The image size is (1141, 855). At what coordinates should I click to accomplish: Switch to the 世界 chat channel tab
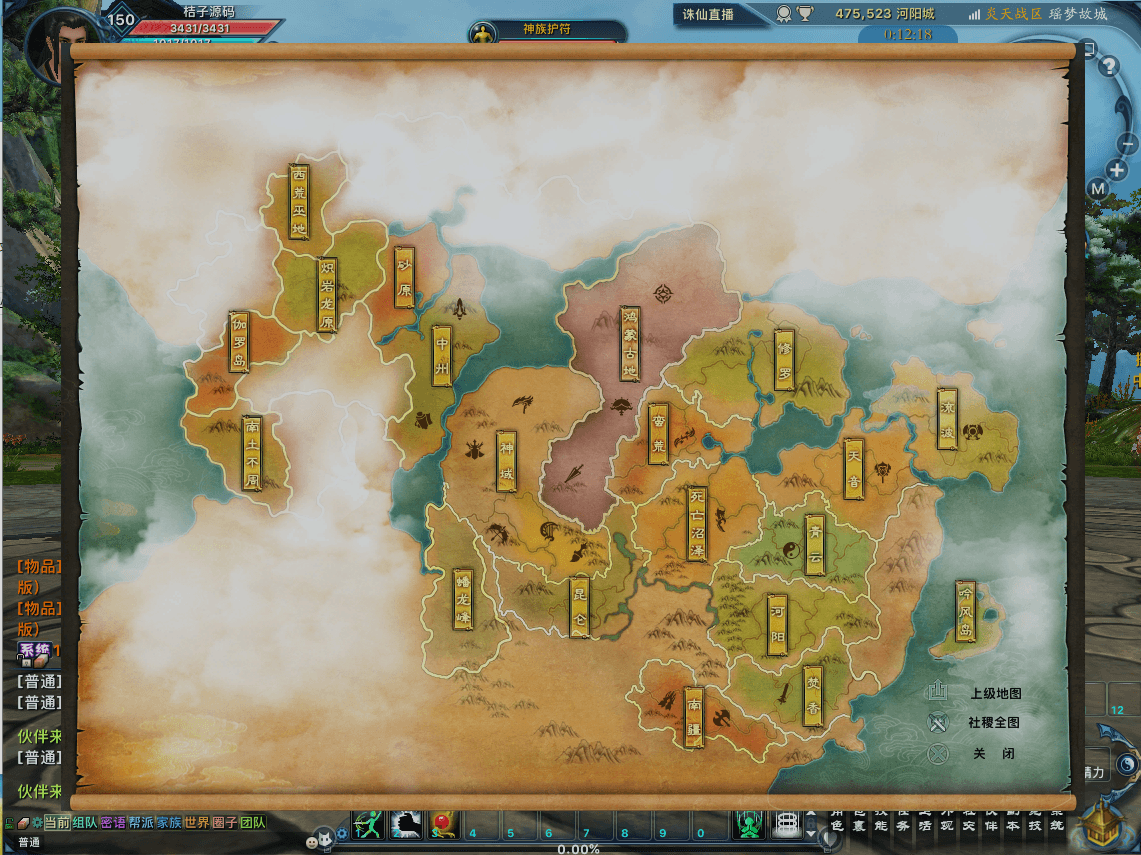[x=197, y=822]
